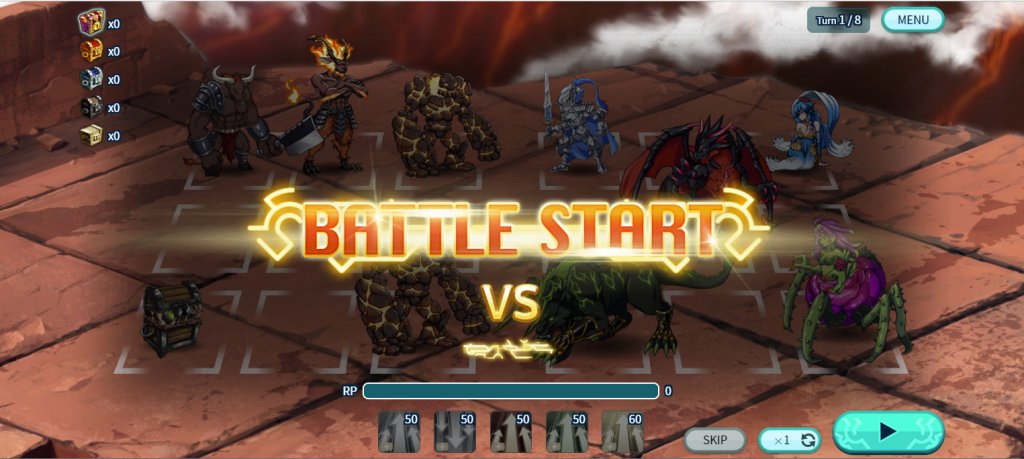The height and width of the screenshot is (459, 1024).
Task: Open the MENU button
Action: 912,20
